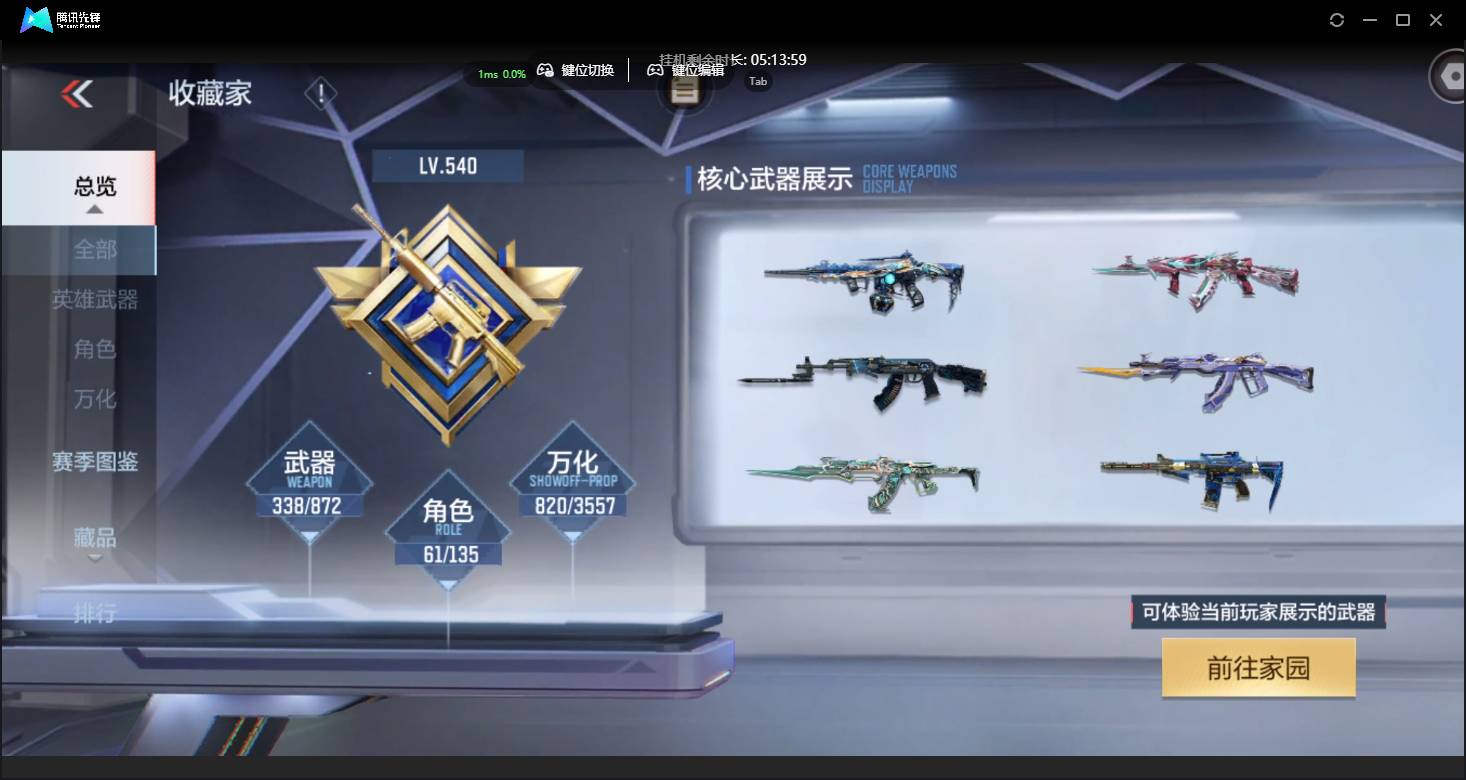Click the Tencent Pioneer logo
This screenshot has width=1466, height=780.
point(36,19)
